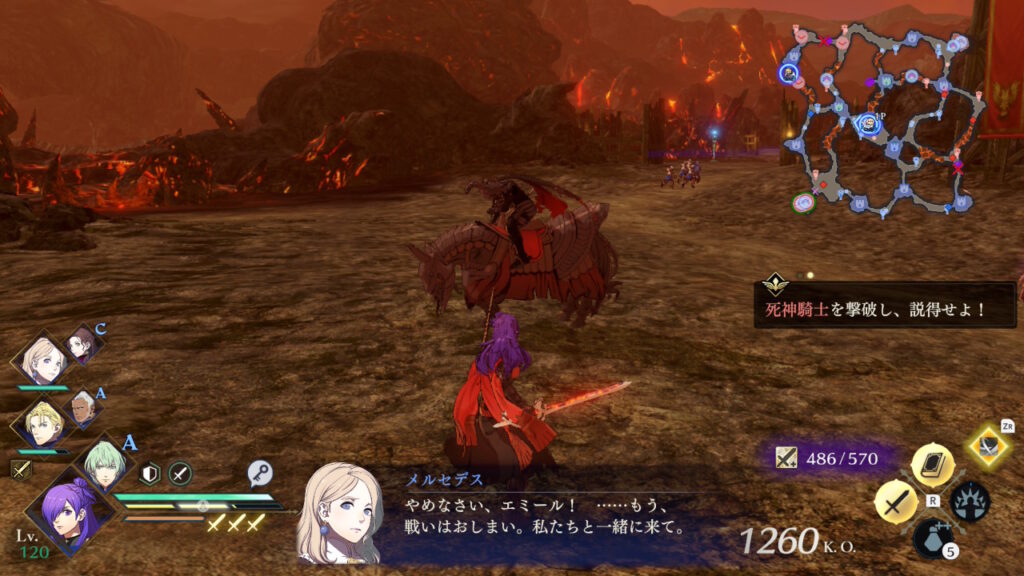Click the green-circled marker on the minimap

(803, 204)
